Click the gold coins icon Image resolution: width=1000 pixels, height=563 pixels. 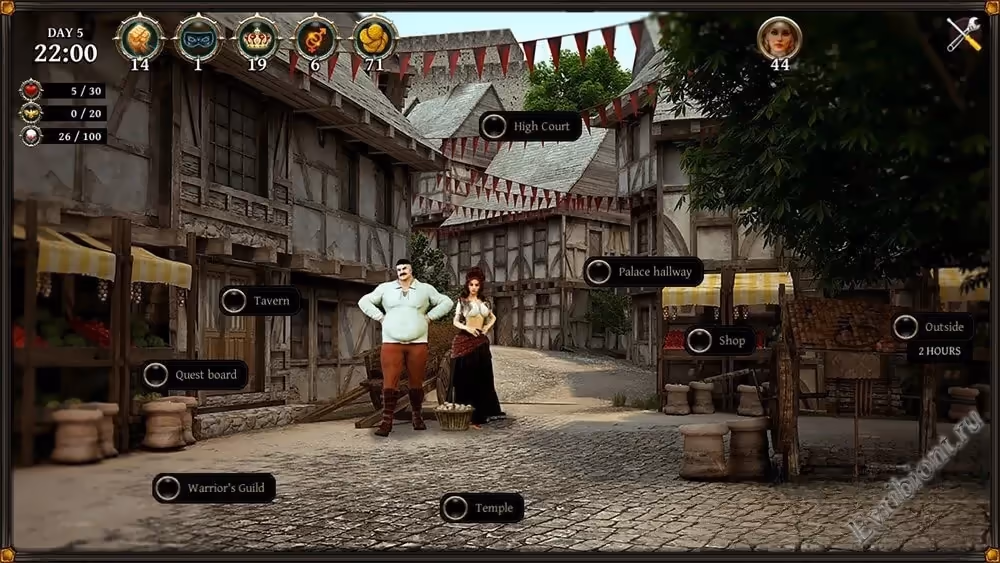(375, 38)
